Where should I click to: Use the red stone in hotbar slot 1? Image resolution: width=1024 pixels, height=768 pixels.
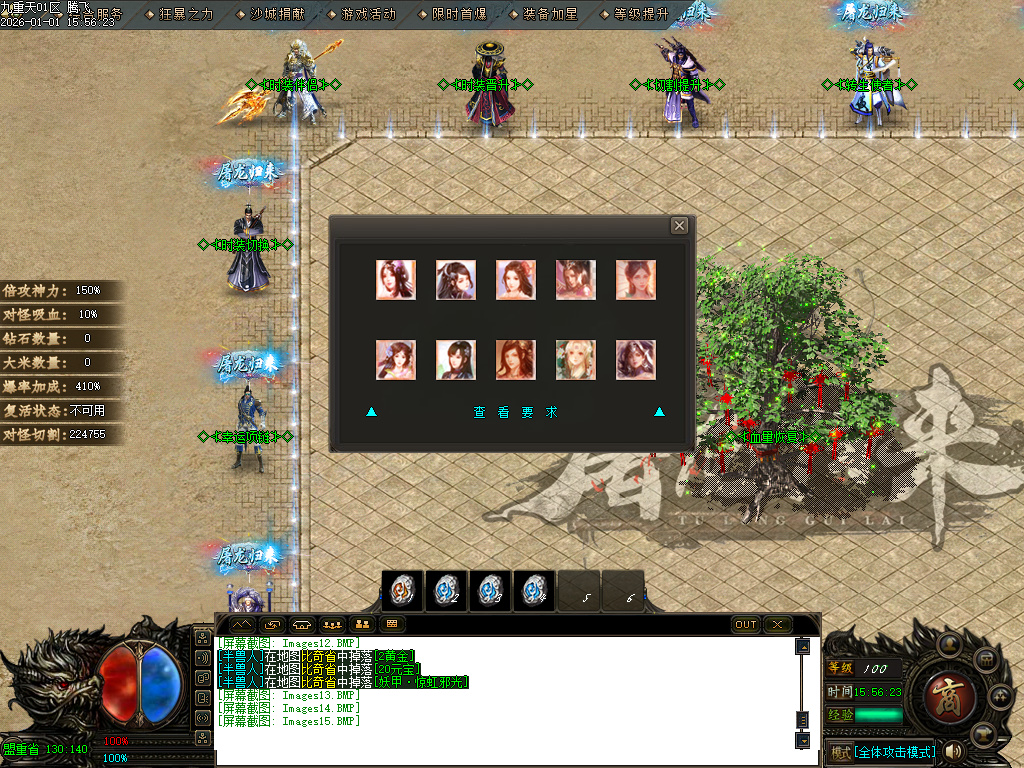pos(402,591)
